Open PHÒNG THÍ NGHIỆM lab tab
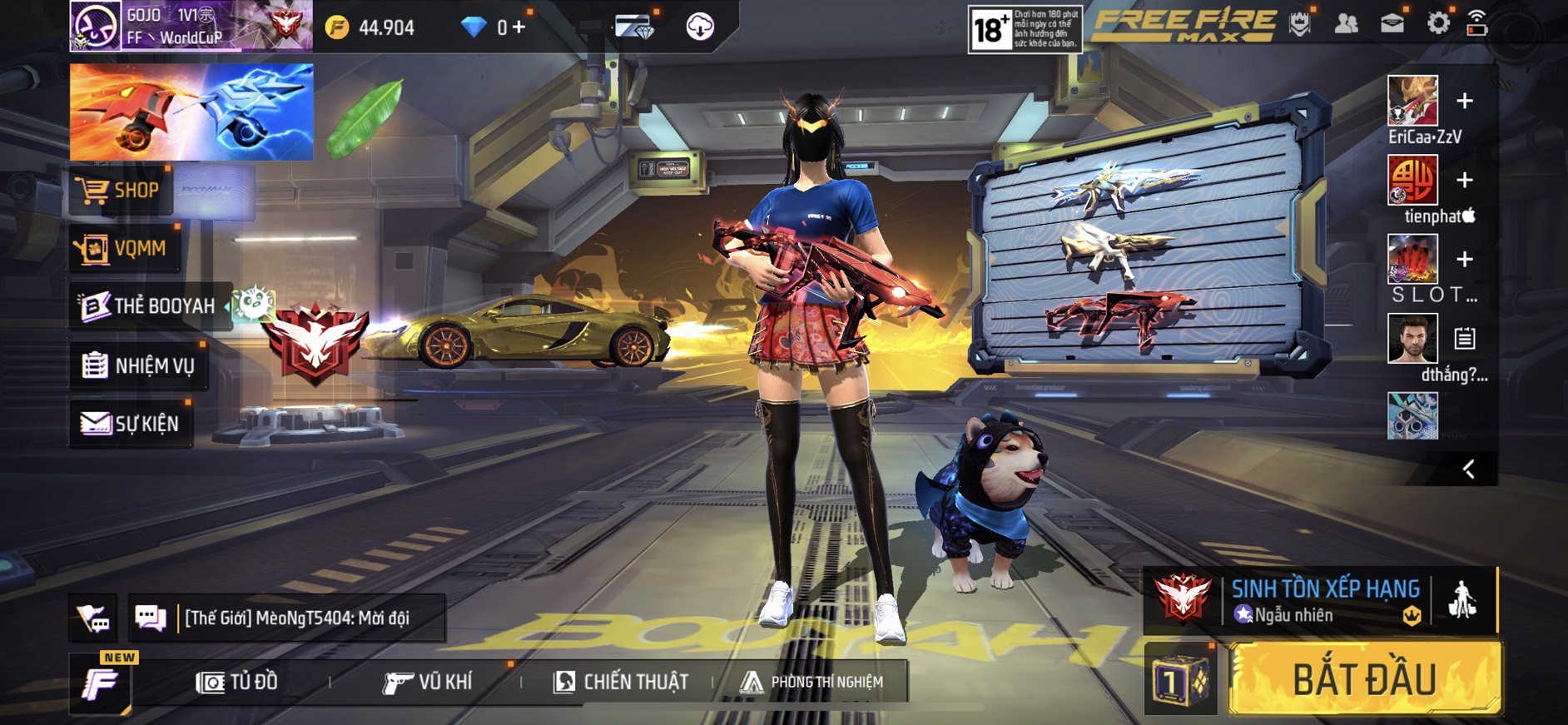Image resolution: width=1568 pixels, height=725 pixels. pos(812,682)
